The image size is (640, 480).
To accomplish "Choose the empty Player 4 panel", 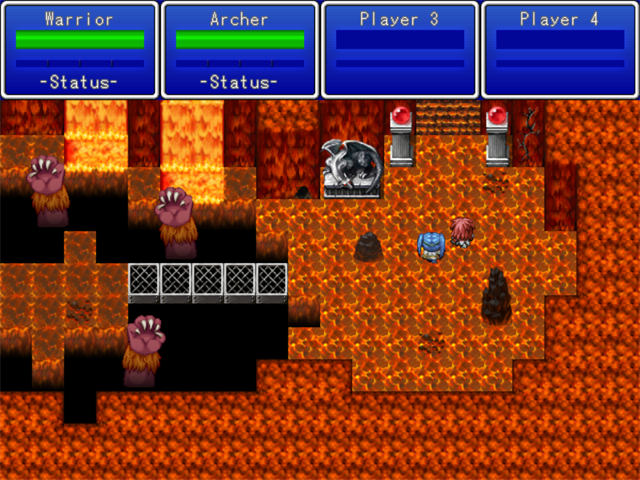I will click(560, 50).
